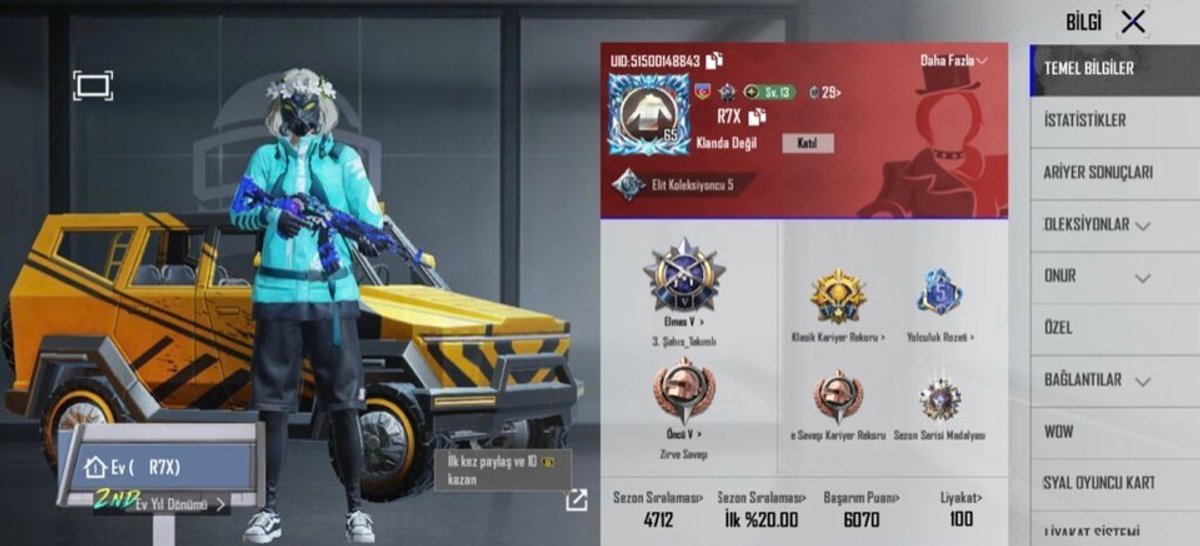Close the Bilgi profile panel
Viewport: 1200px width, 546px height.
coord(1133,22)
